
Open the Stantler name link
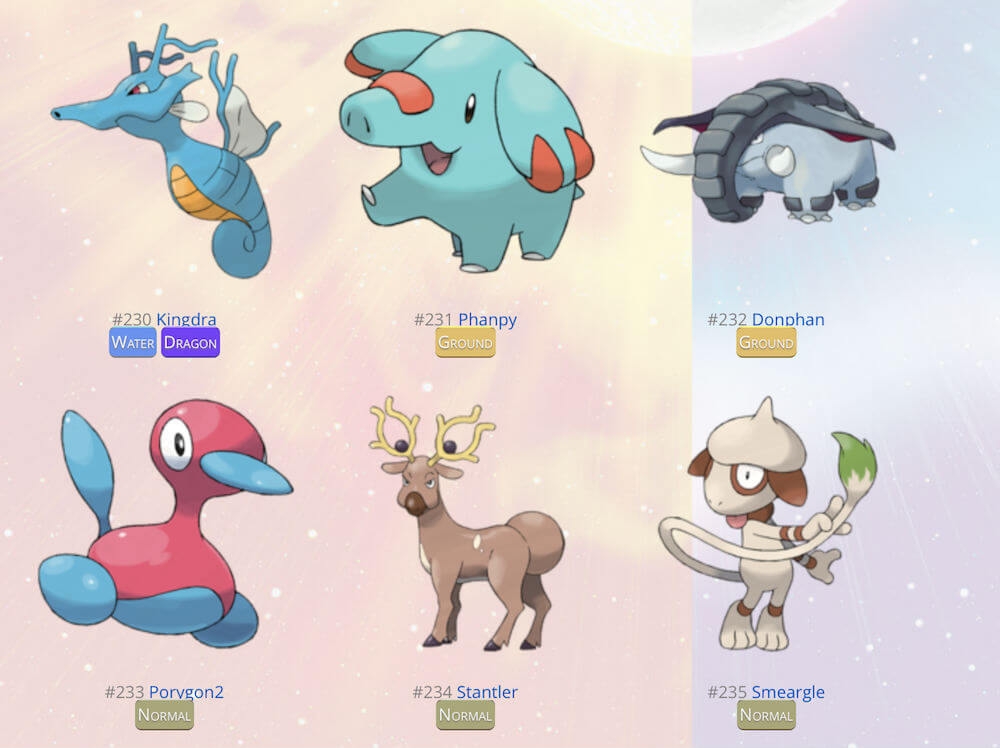point(487,692)
